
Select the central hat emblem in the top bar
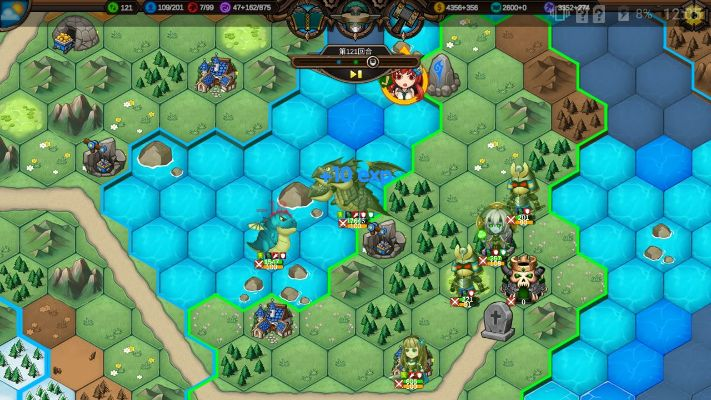(355, 16)
